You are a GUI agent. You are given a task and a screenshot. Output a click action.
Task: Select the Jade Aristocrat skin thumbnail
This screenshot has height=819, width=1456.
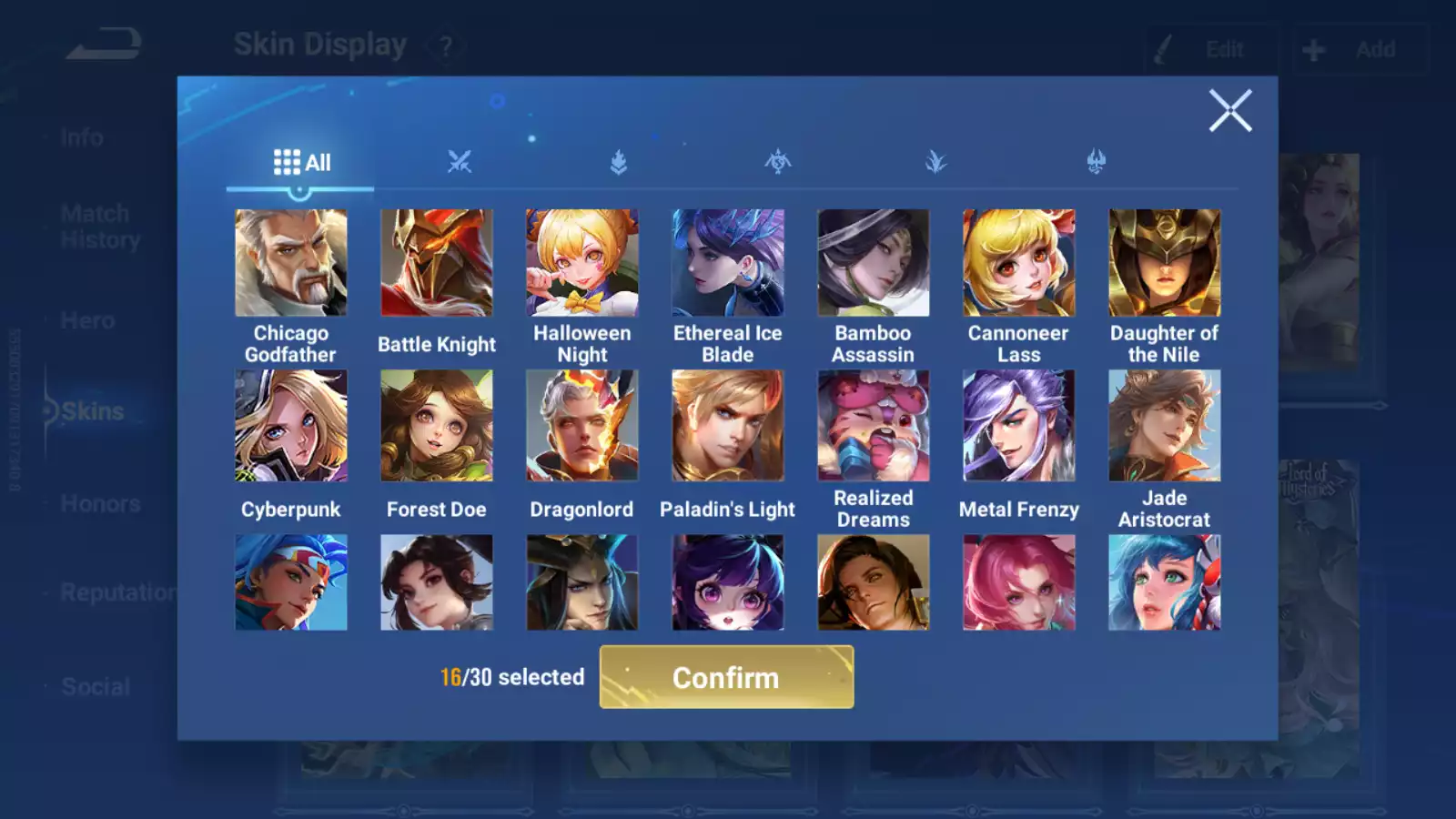(1164, 425)
